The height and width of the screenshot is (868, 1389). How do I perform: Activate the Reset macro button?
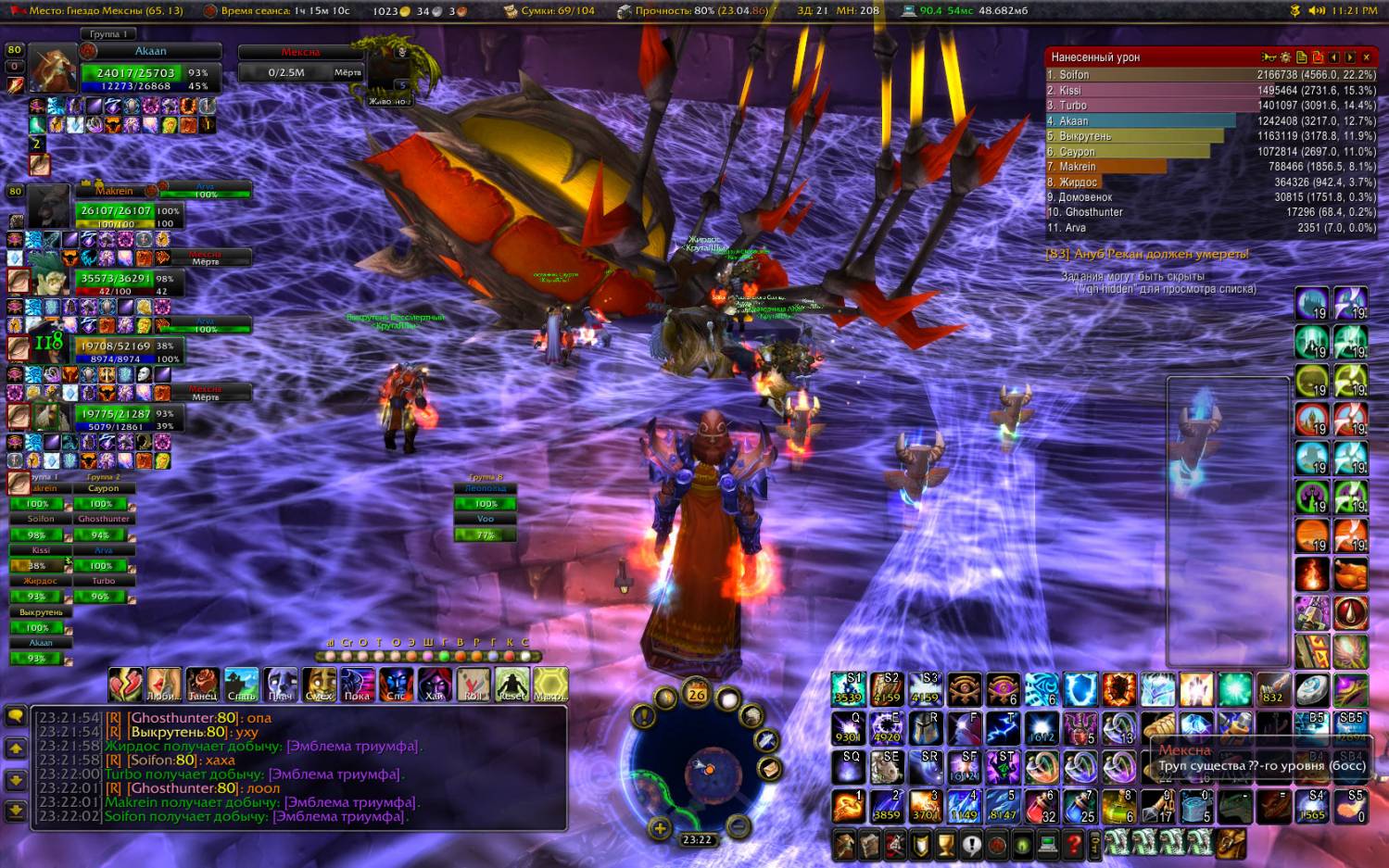[x=511, y=684]
